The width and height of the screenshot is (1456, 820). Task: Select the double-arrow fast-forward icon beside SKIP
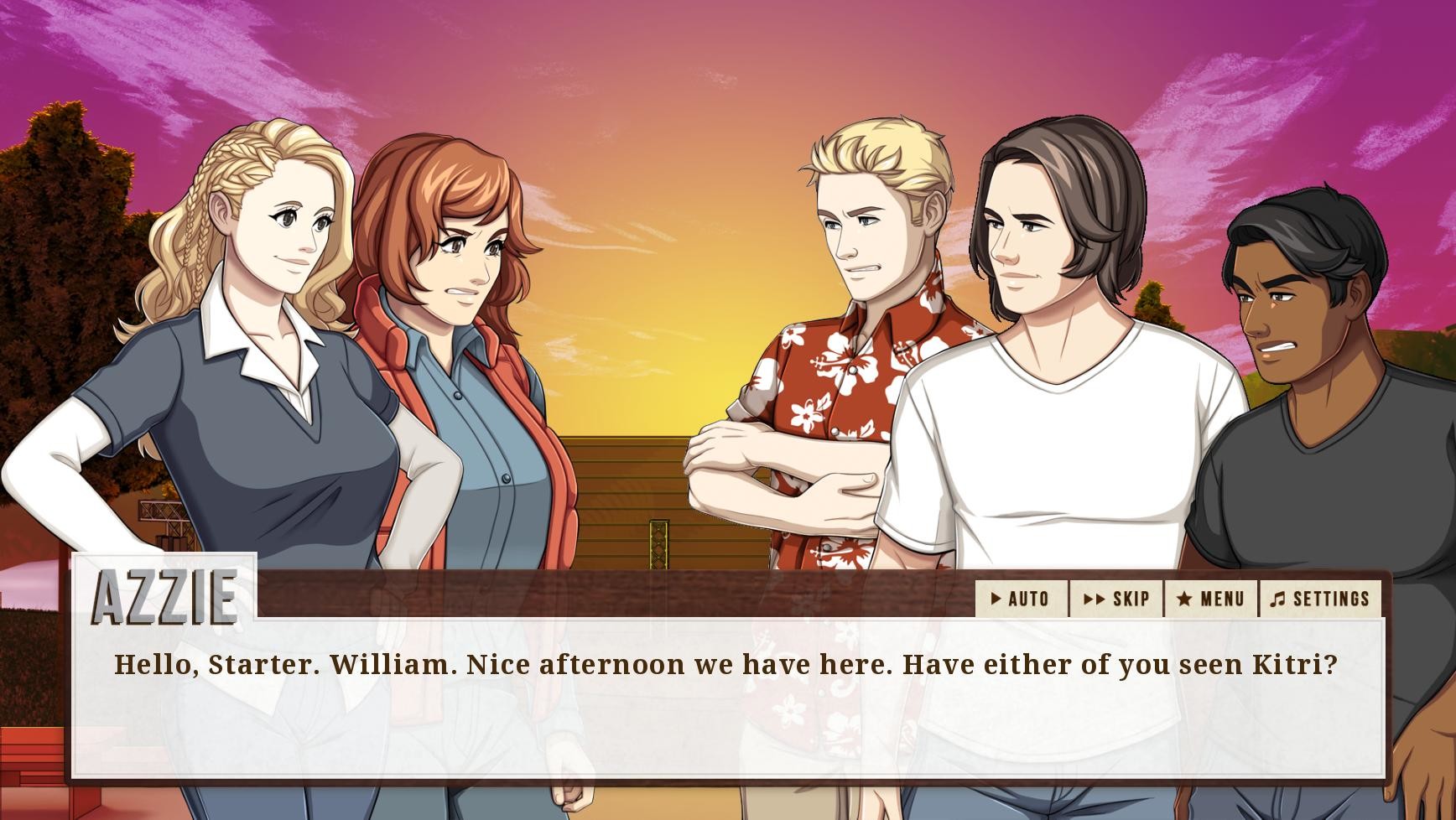coord(1093,599)
